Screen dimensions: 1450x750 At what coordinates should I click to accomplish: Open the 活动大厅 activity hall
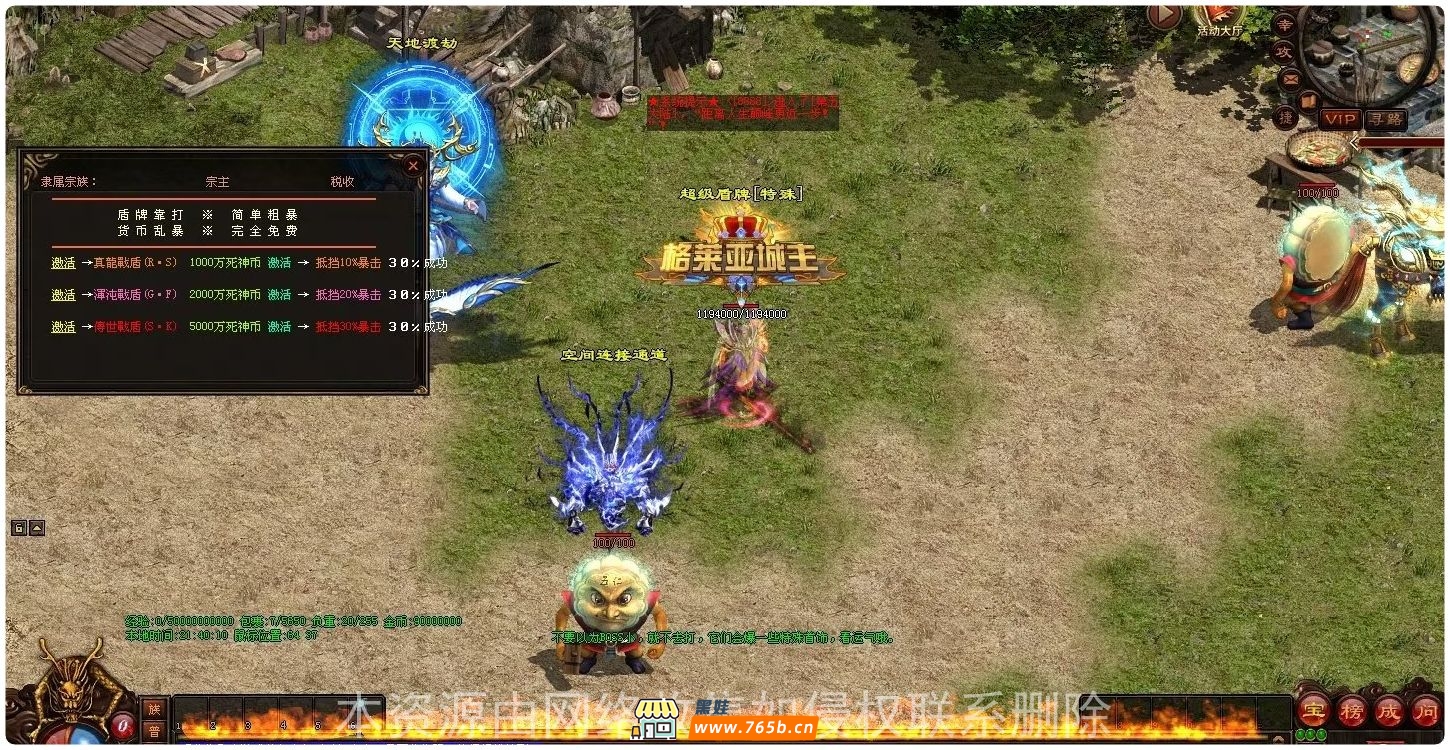[x=1218, y=18]
